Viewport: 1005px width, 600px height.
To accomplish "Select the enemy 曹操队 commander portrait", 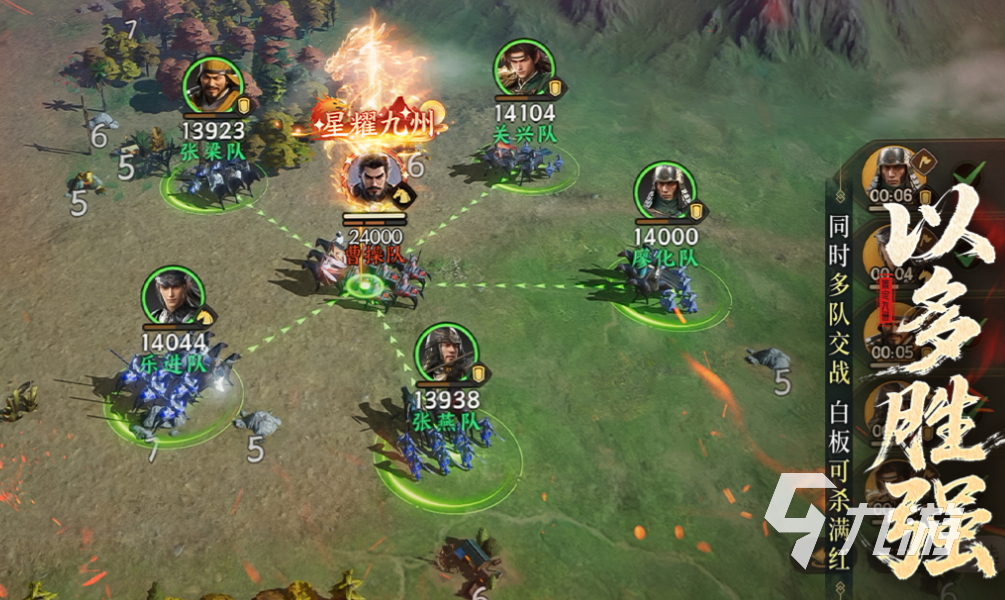I will coord(374,178).
